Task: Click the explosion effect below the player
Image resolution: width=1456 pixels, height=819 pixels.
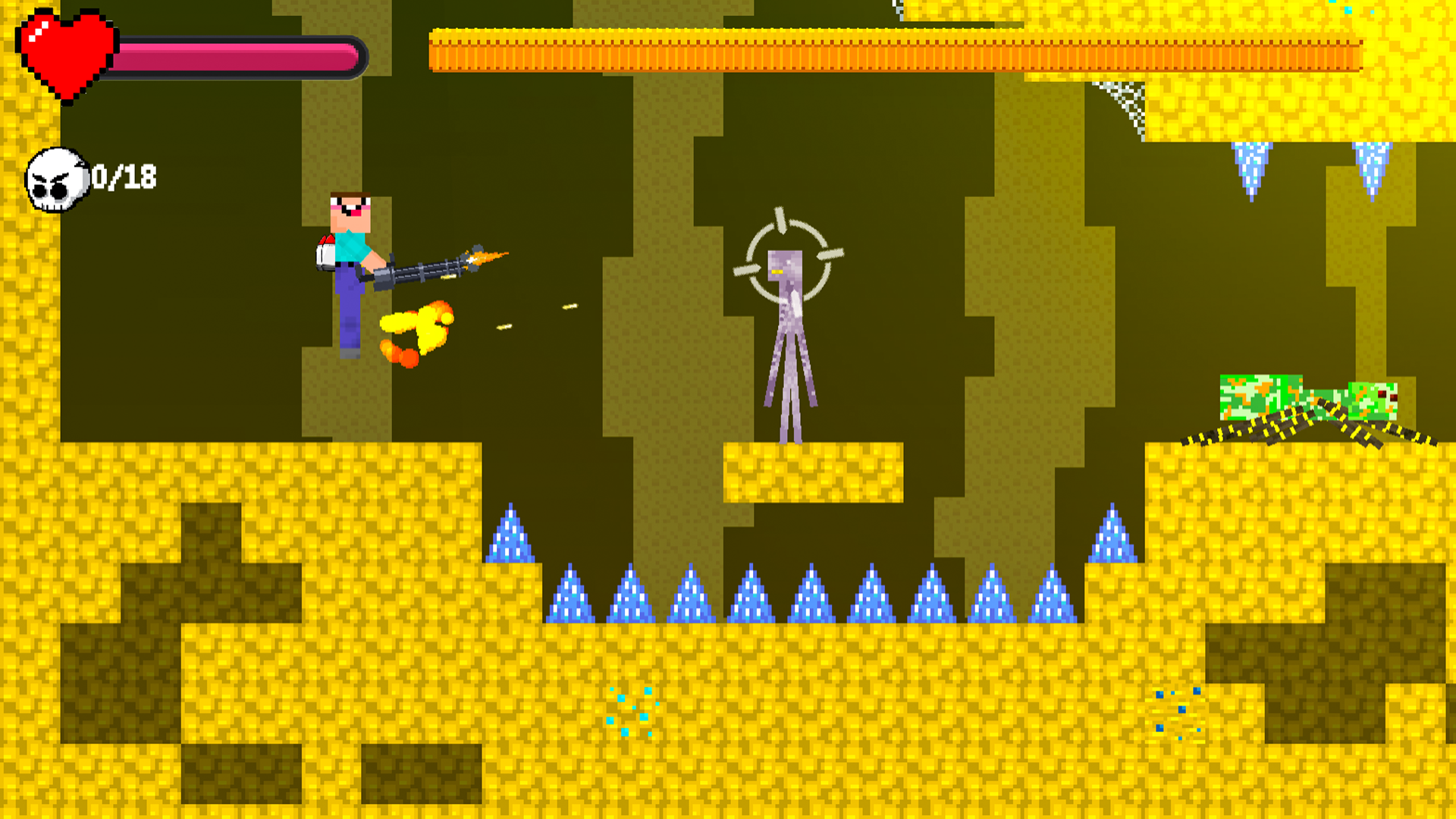Action: click(417, 334)
